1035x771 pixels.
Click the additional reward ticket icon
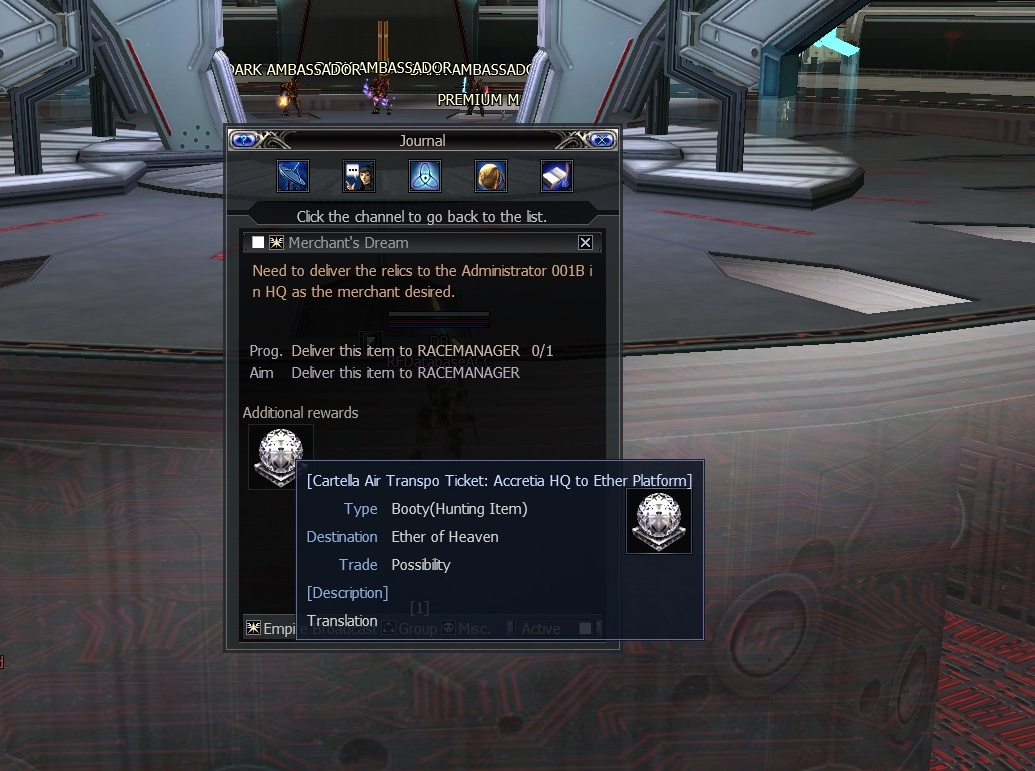coord(281,457)
